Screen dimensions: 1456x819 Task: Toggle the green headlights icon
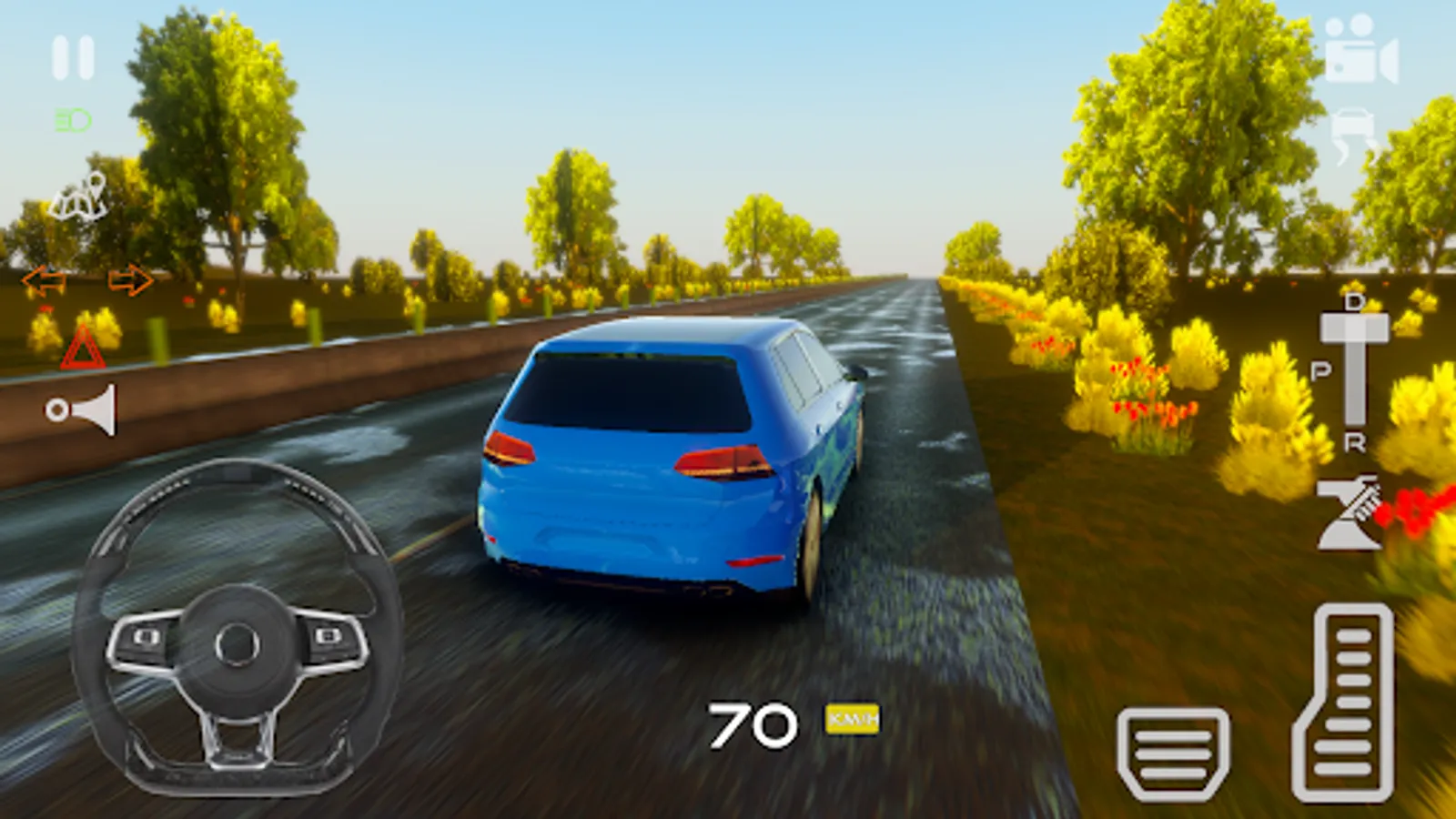pos(73,120)
